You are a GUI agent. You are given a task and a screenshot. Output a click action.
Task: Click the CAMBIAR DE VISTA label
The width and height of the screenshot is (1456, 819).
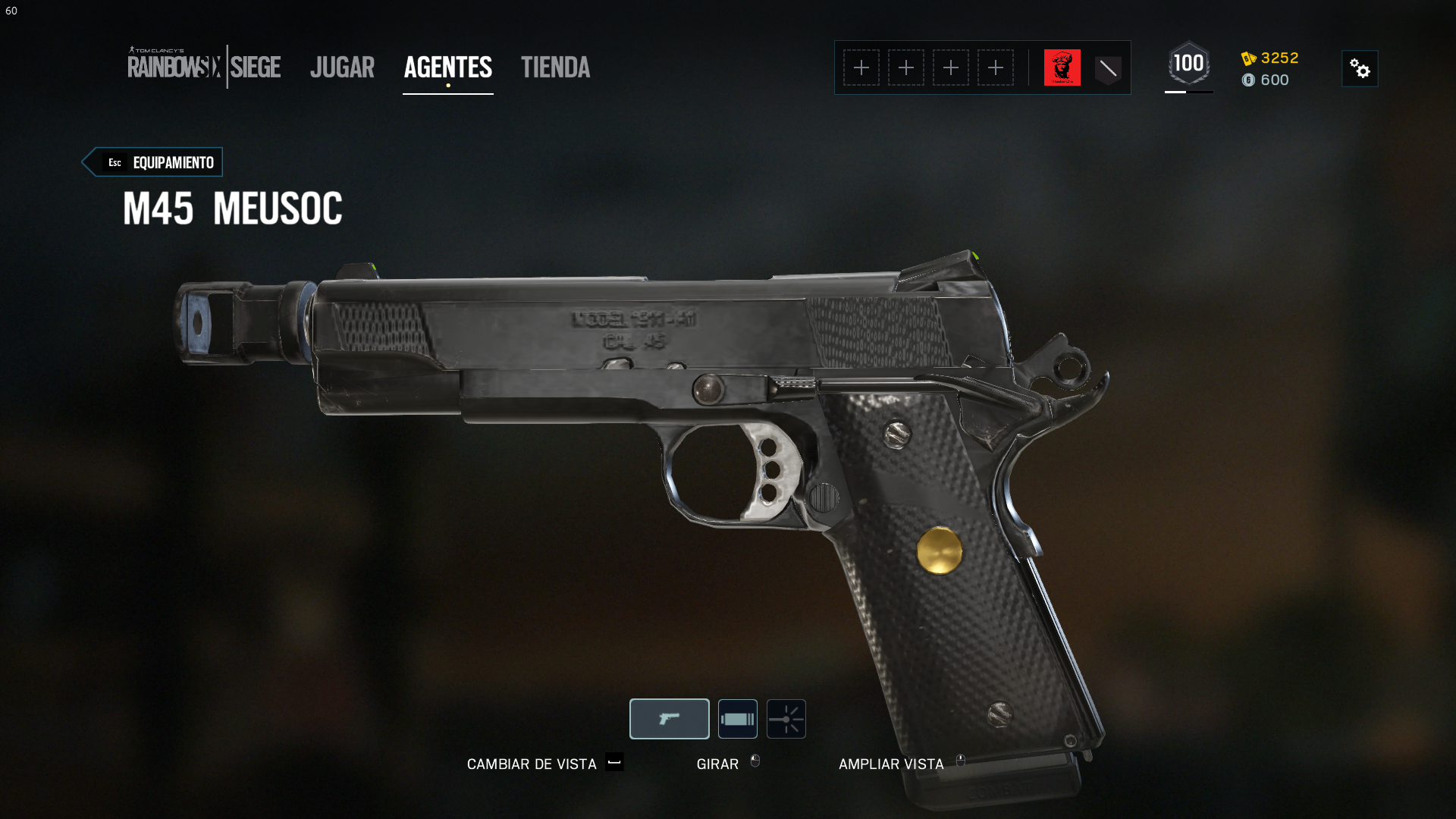point(531,764)
